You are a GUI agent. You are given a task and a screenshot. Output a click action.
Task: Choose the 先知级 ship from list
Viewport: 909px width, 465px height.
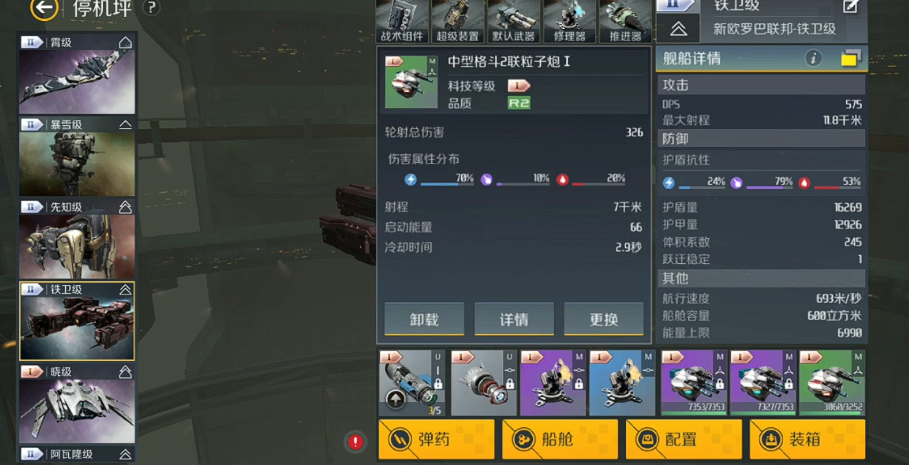(77, 240)
